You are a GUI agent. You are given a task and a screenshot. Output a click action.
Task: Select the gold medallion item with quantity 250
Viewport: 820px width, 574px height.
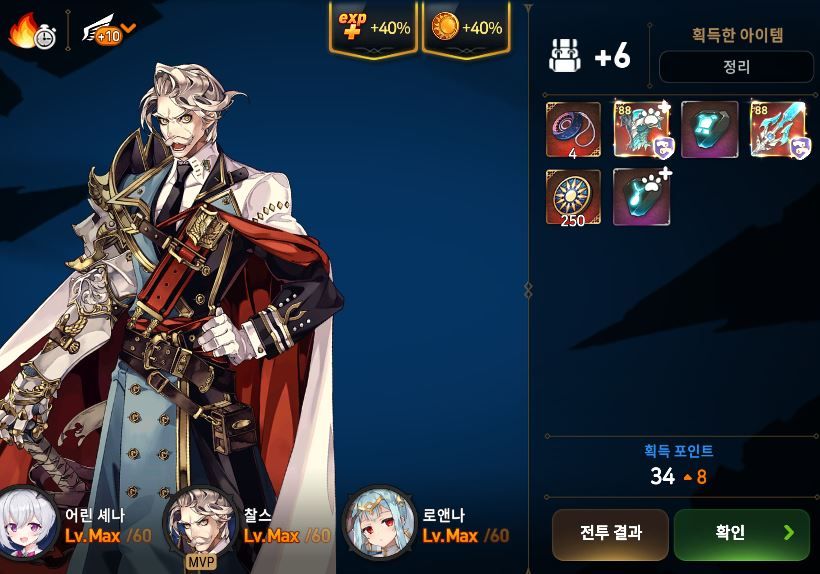574,197
